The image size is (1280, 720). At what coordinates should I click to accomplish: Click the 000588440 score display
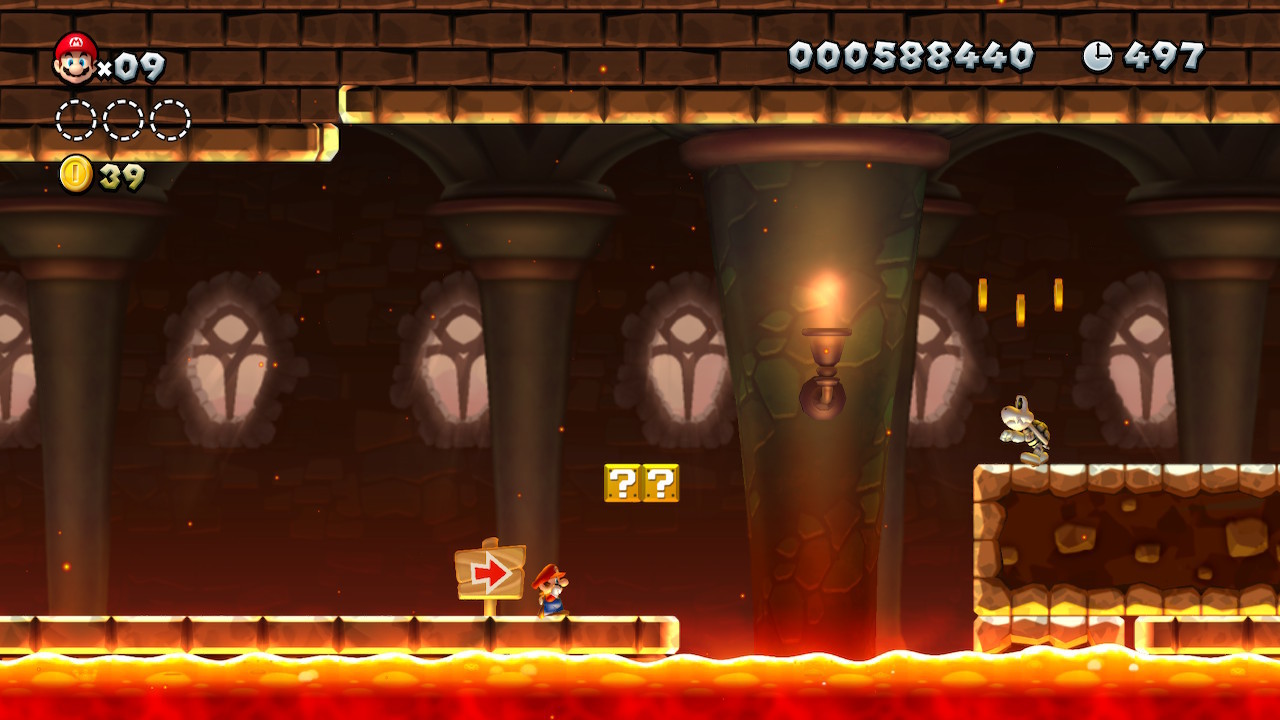tap(910, 57)
